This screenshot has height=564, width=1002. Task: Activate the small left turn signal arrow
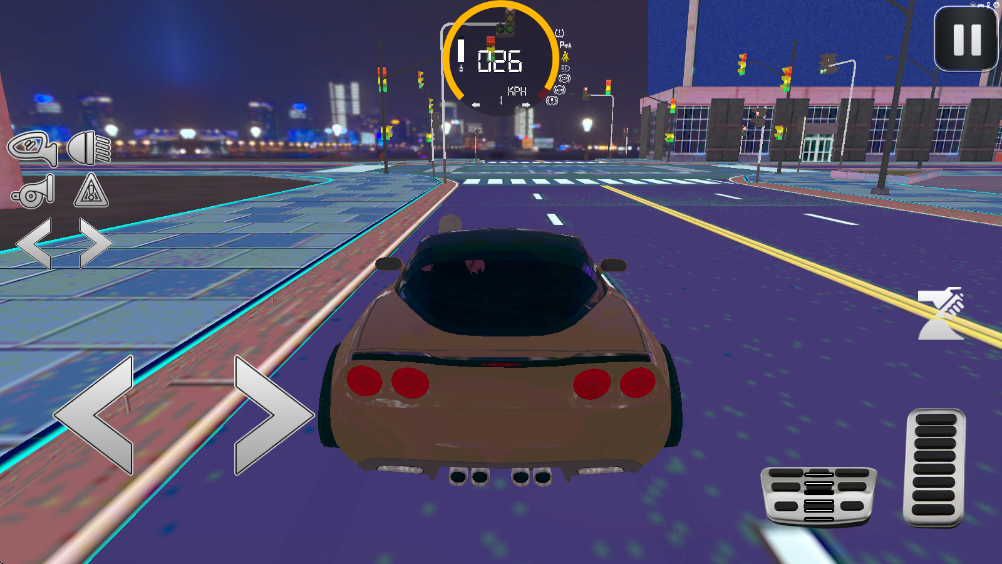pyautogui.click(x=35, y=243)
